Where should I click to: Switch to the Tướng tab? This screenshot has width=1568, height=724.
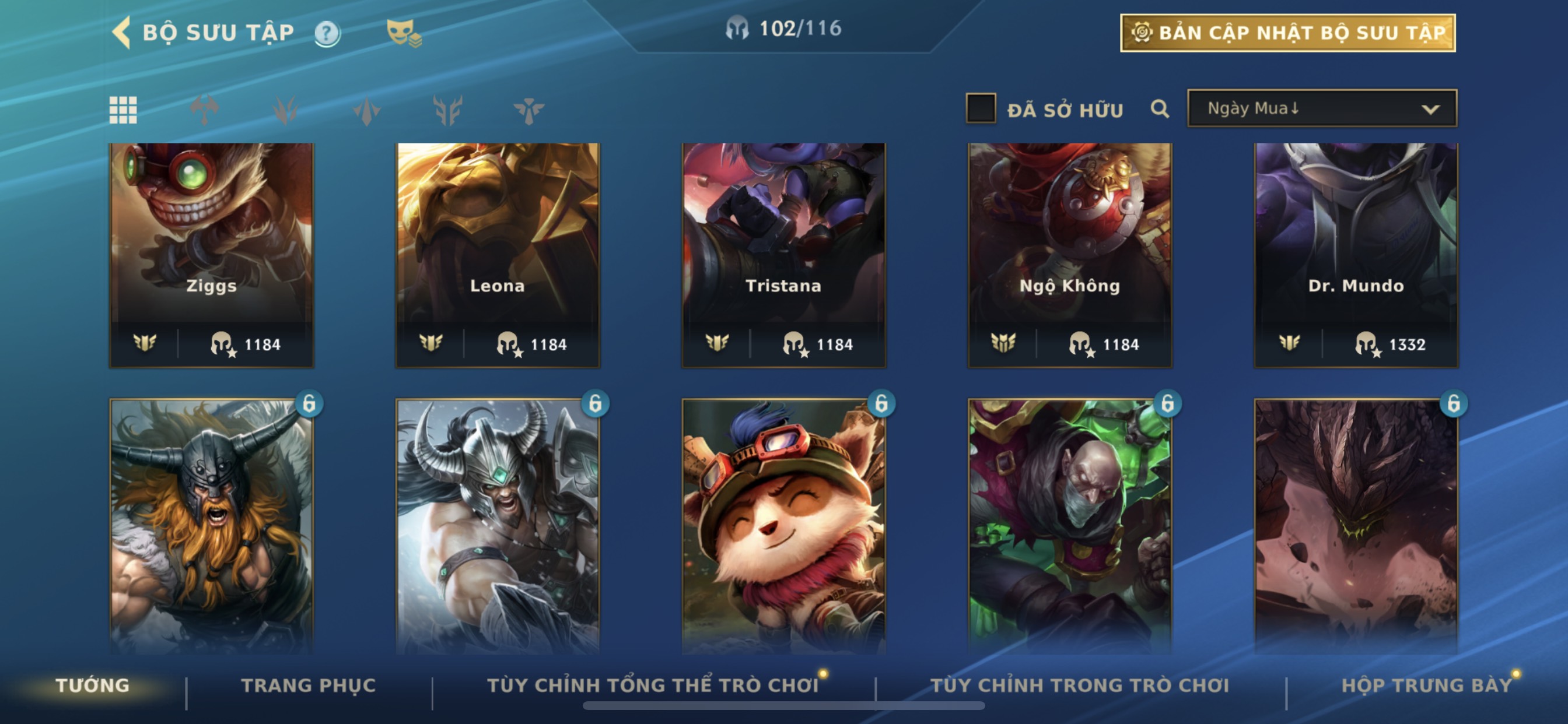tap(93, 685)
